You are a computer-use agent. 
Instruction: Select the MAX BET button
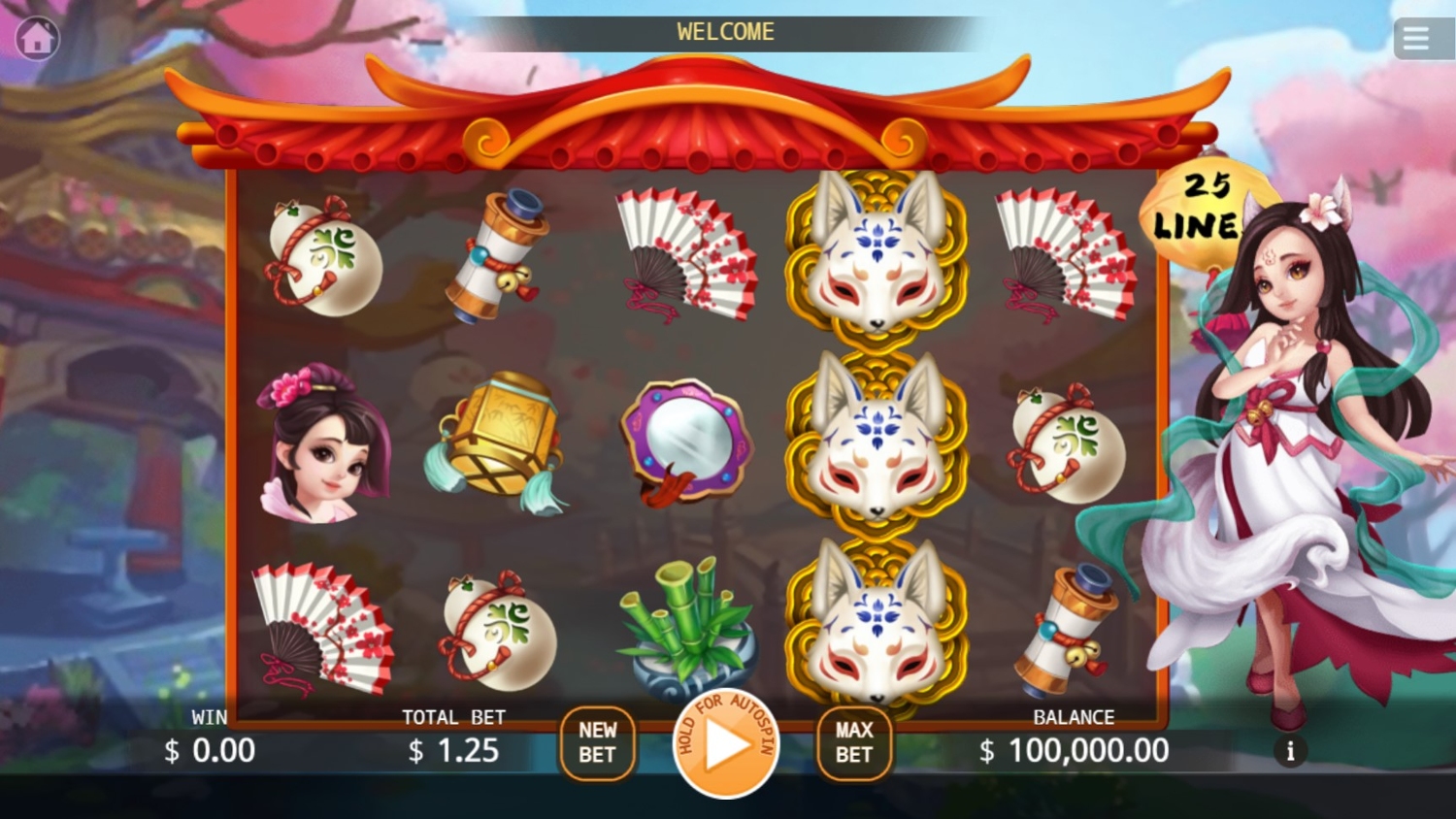pos(853,742)
